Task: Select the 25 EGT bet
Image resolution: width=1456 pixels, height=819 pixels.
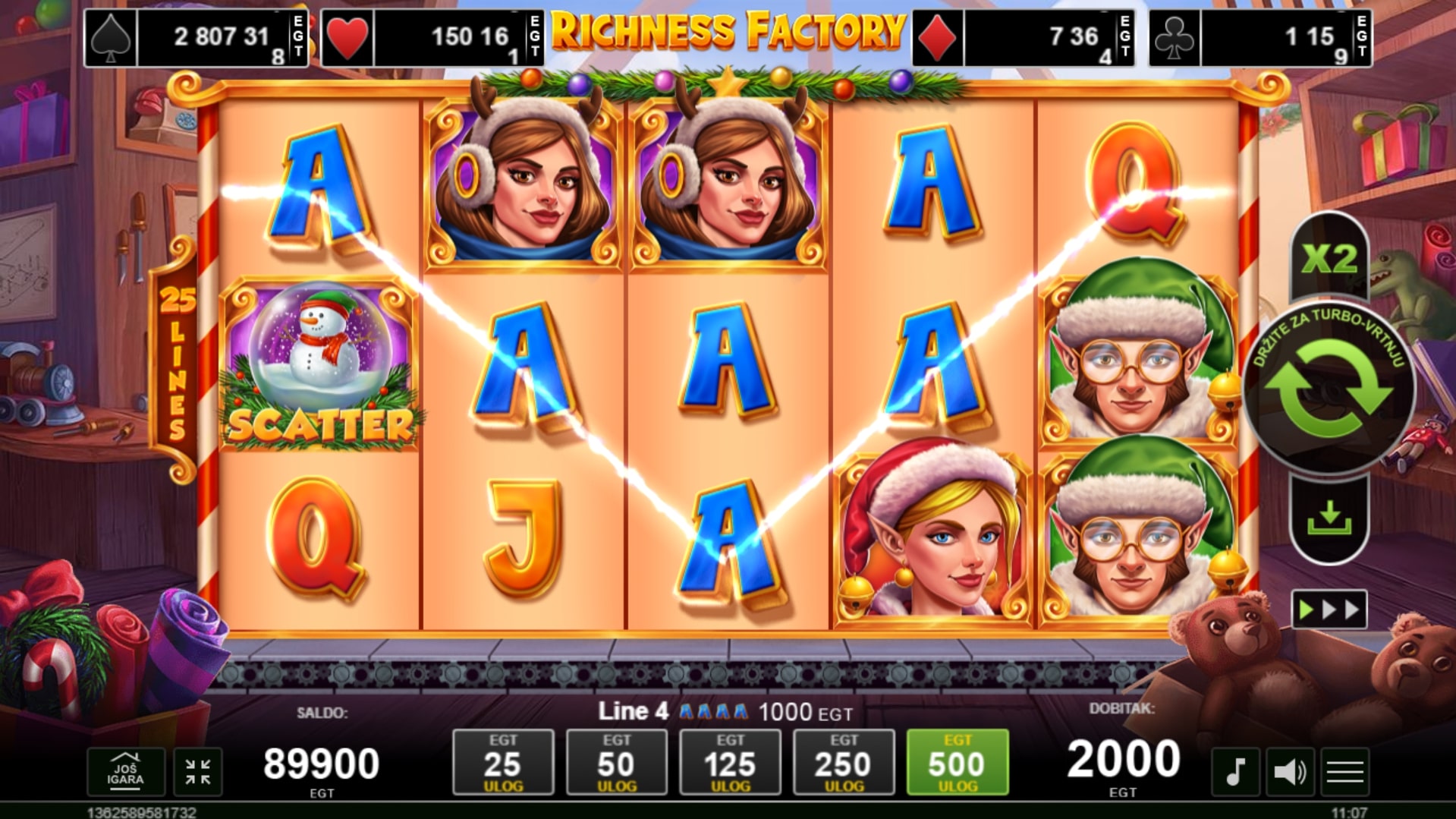Action: [503, 762]
